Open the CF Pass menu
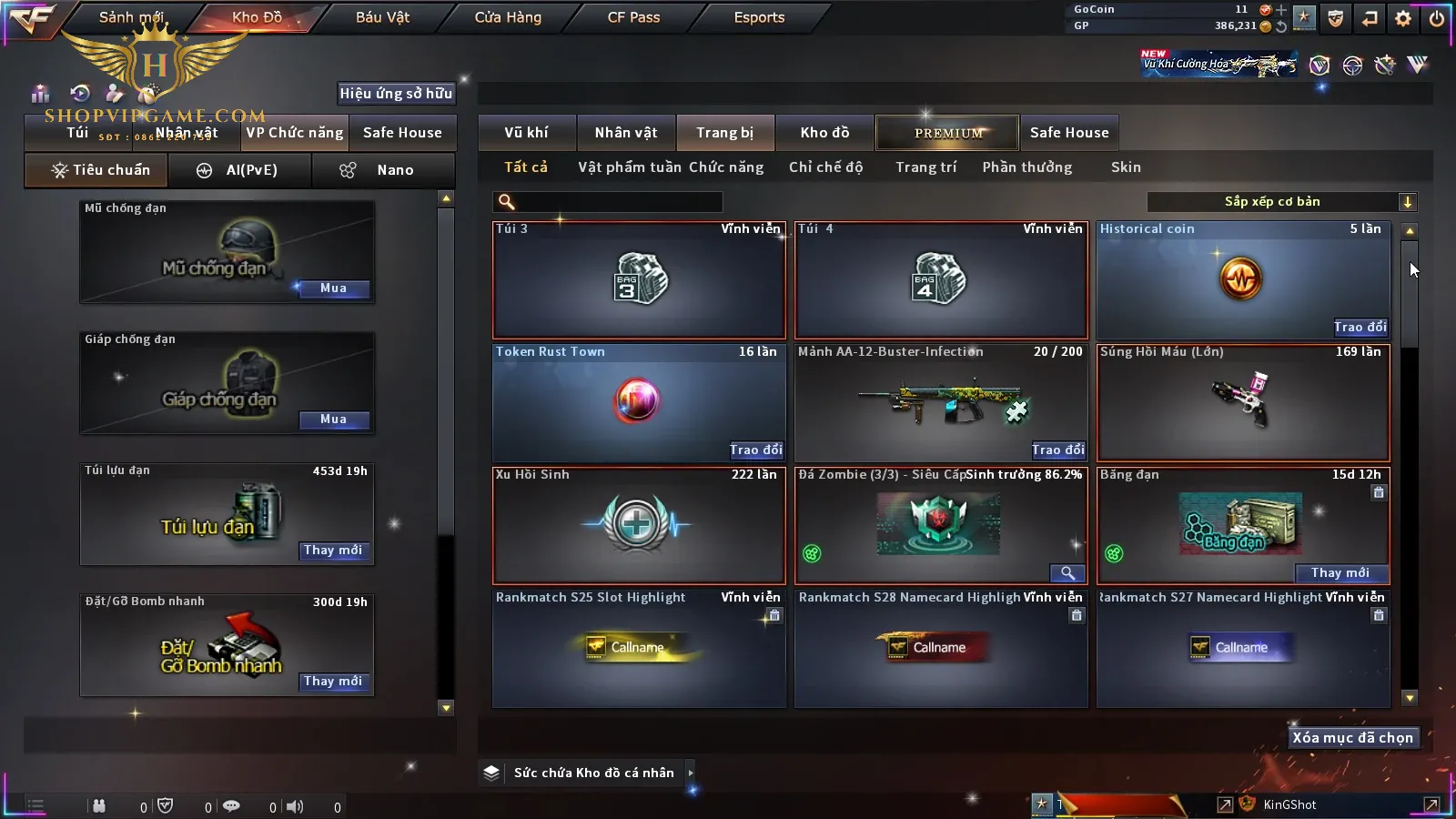Viewport: 1456px width, 819px height. coord(633,17)
